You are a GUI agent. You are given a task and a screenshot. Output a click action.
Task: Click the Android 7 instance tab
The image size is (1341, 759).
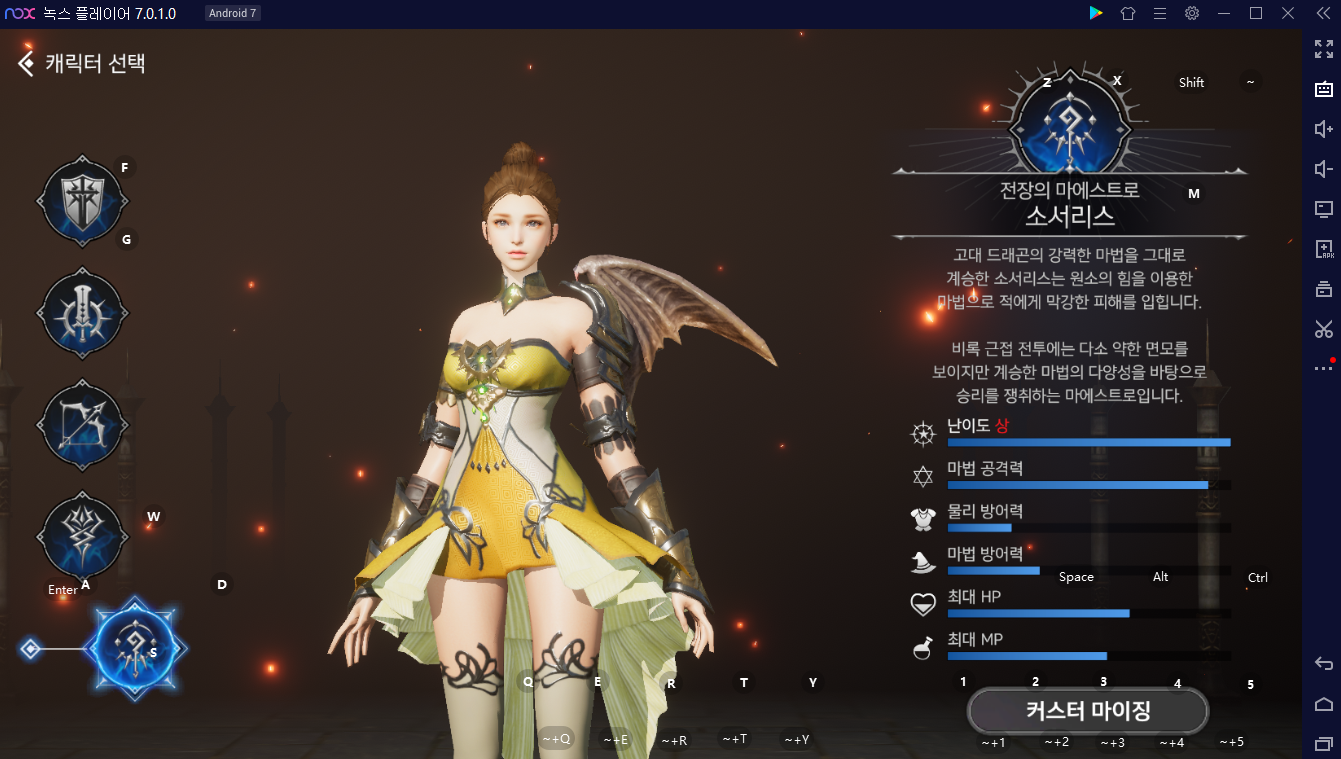pyautogui.click(x=232, y=13)
